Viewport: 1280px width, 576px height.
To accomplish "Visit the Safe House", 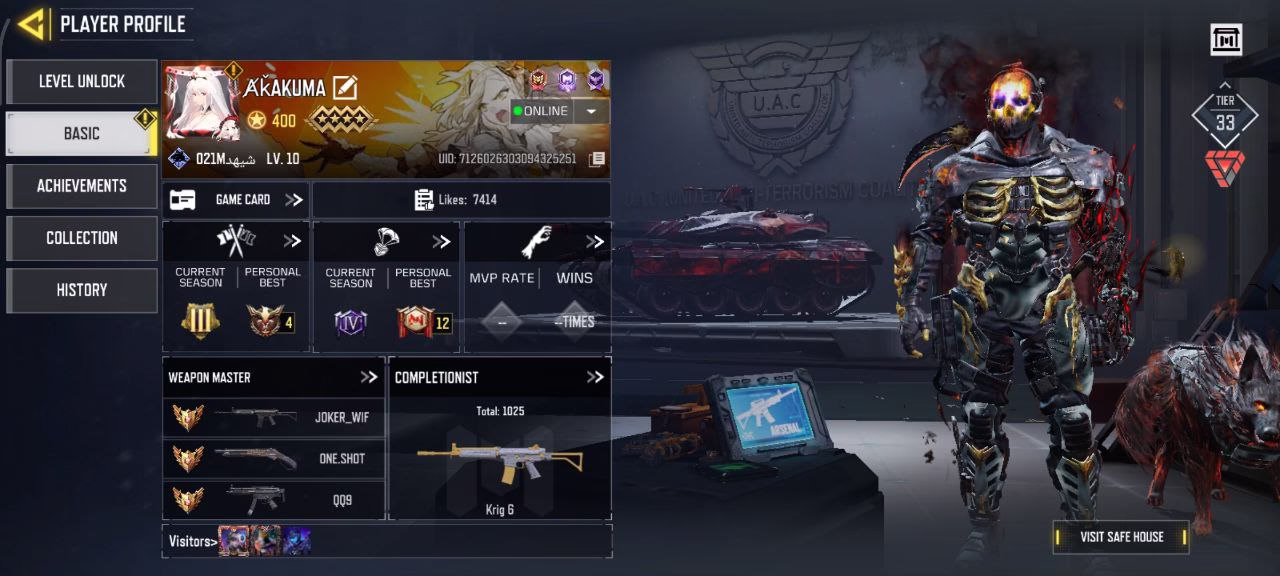I will (1121, 537).
